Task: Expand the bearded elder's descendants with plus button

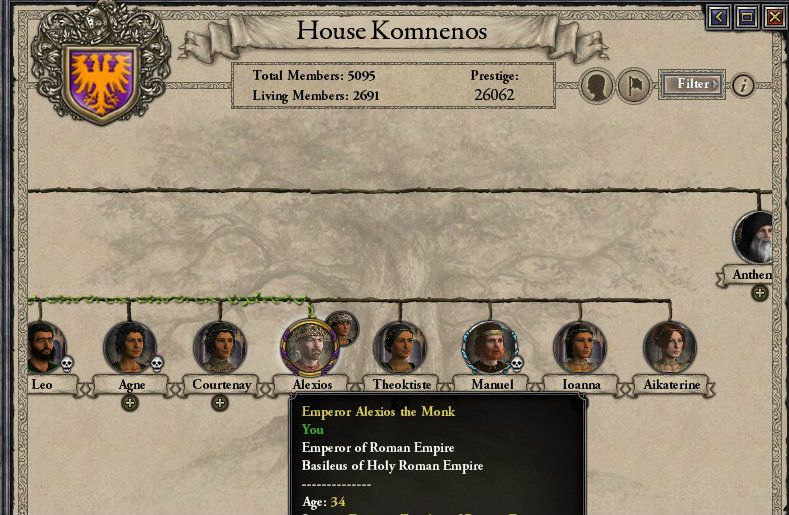Action: pos(760,293)
